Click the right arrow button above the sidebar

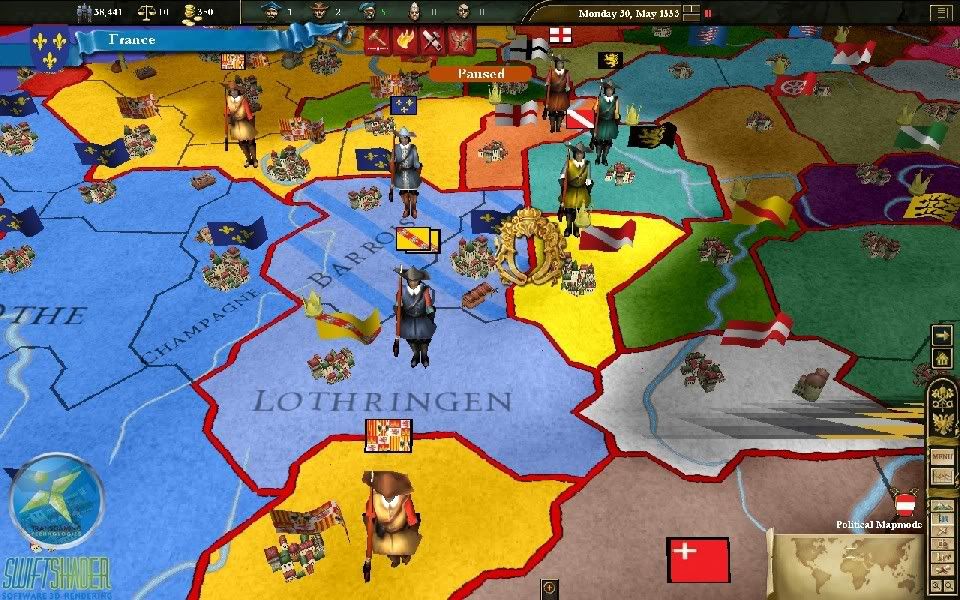(x=941, y=336)
